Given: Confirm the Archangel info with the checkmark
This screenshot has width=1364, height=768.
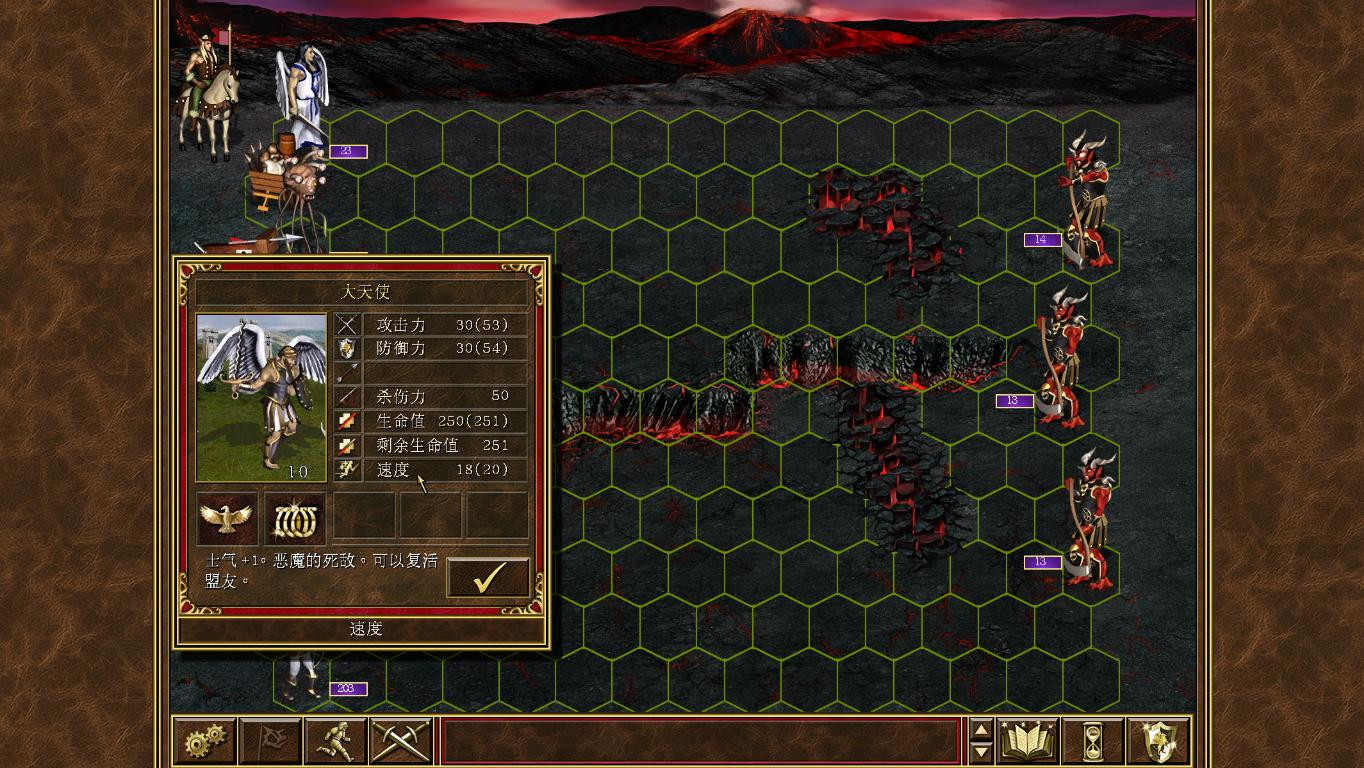Looking at the screenshot, I should coord(488,578).
